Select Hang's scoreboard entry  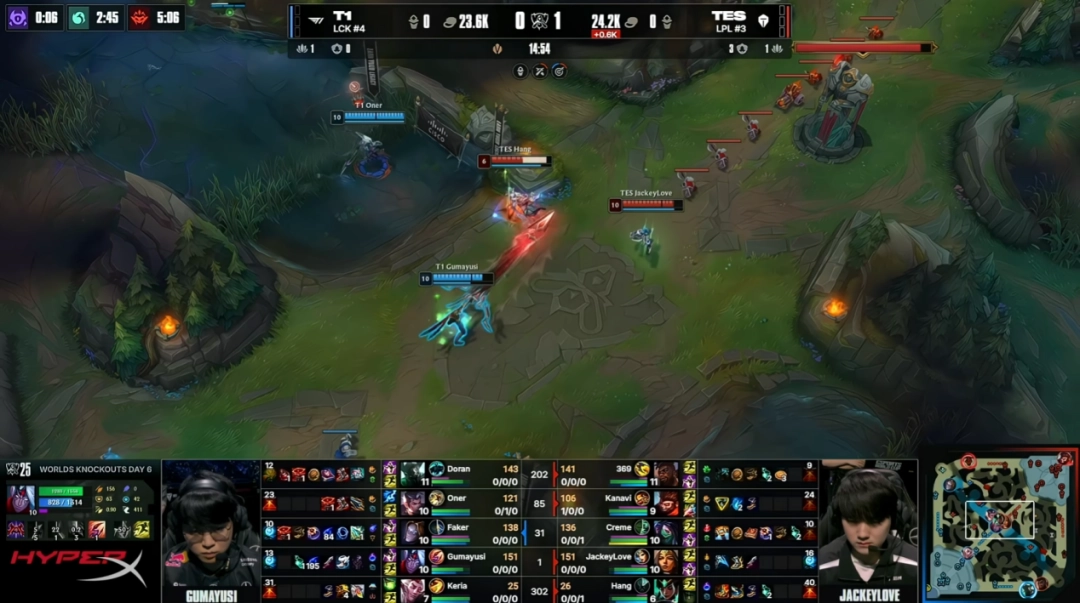(x=610, y=585)
